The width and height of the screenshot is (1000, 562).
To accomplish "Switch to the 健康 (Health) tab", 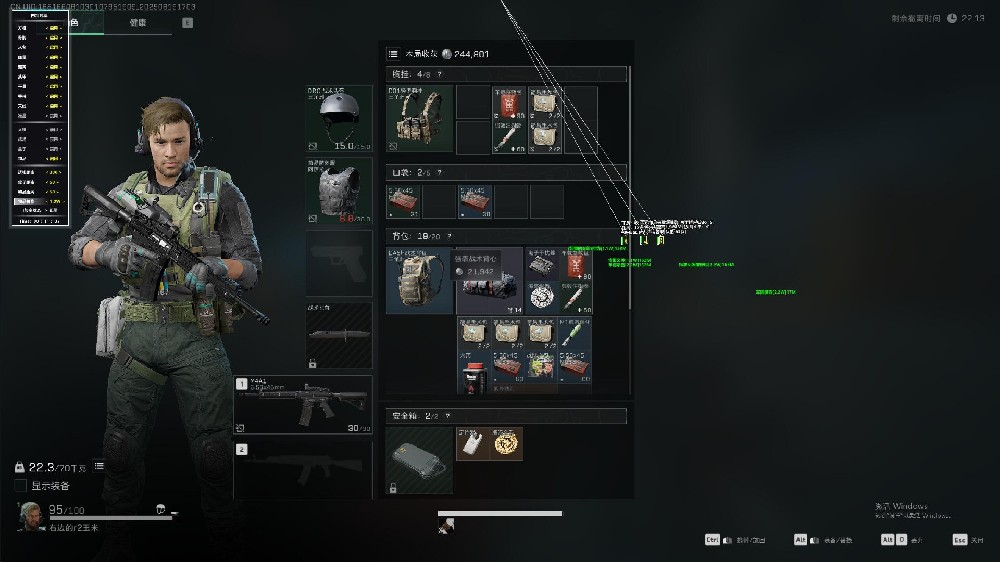I will pyautogui.click(x=138, y=22).
